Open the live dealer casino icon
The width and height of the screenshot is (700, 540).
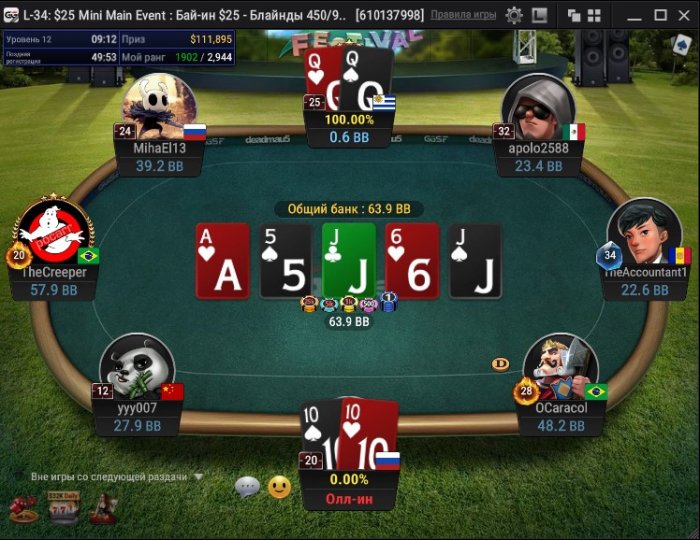(x=101, y=509)
